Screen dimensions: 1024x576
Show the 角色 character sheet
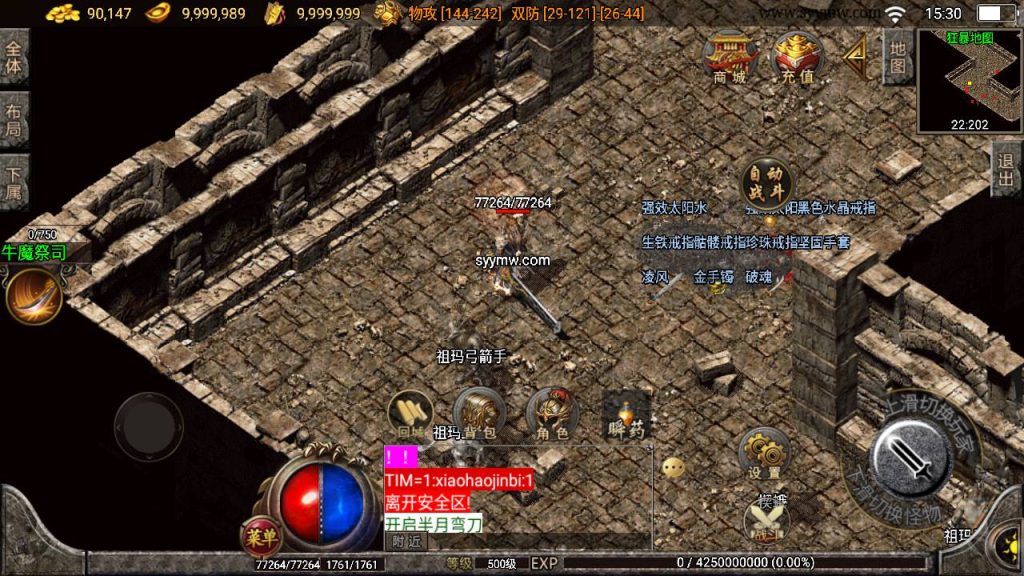[552, 412]
